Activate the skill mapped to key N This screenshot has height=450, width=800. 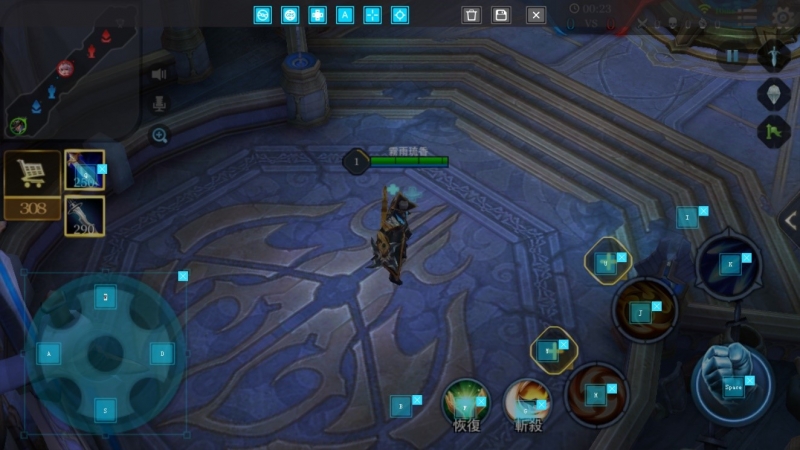[x=597, y=394]
